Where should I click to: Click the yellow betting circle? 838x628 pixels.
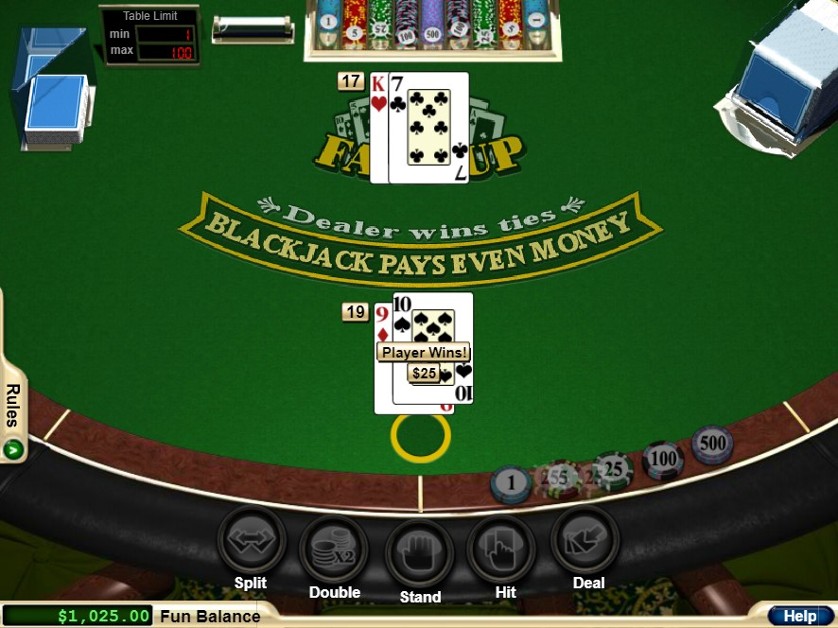[x=420, y=437]
